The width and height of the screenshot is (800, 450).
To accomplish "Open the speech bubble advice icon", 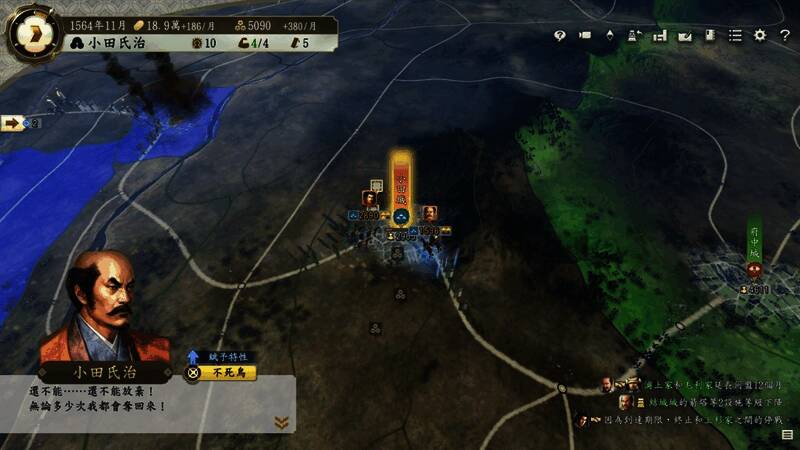I will tap(559, 35).
